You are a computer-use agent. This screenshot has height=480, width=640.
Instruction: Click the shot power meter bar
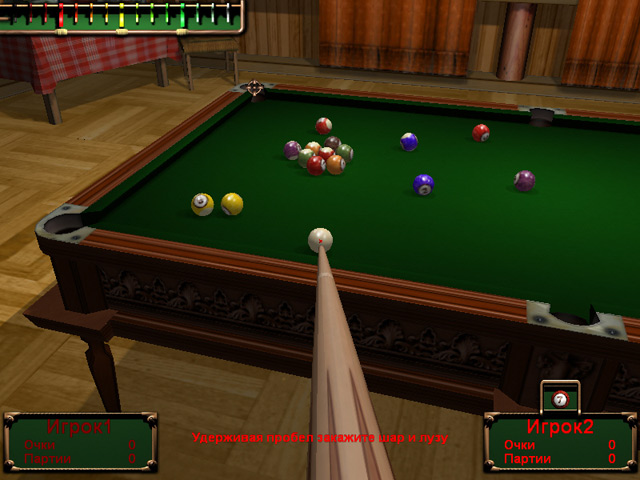pos(121,15)
